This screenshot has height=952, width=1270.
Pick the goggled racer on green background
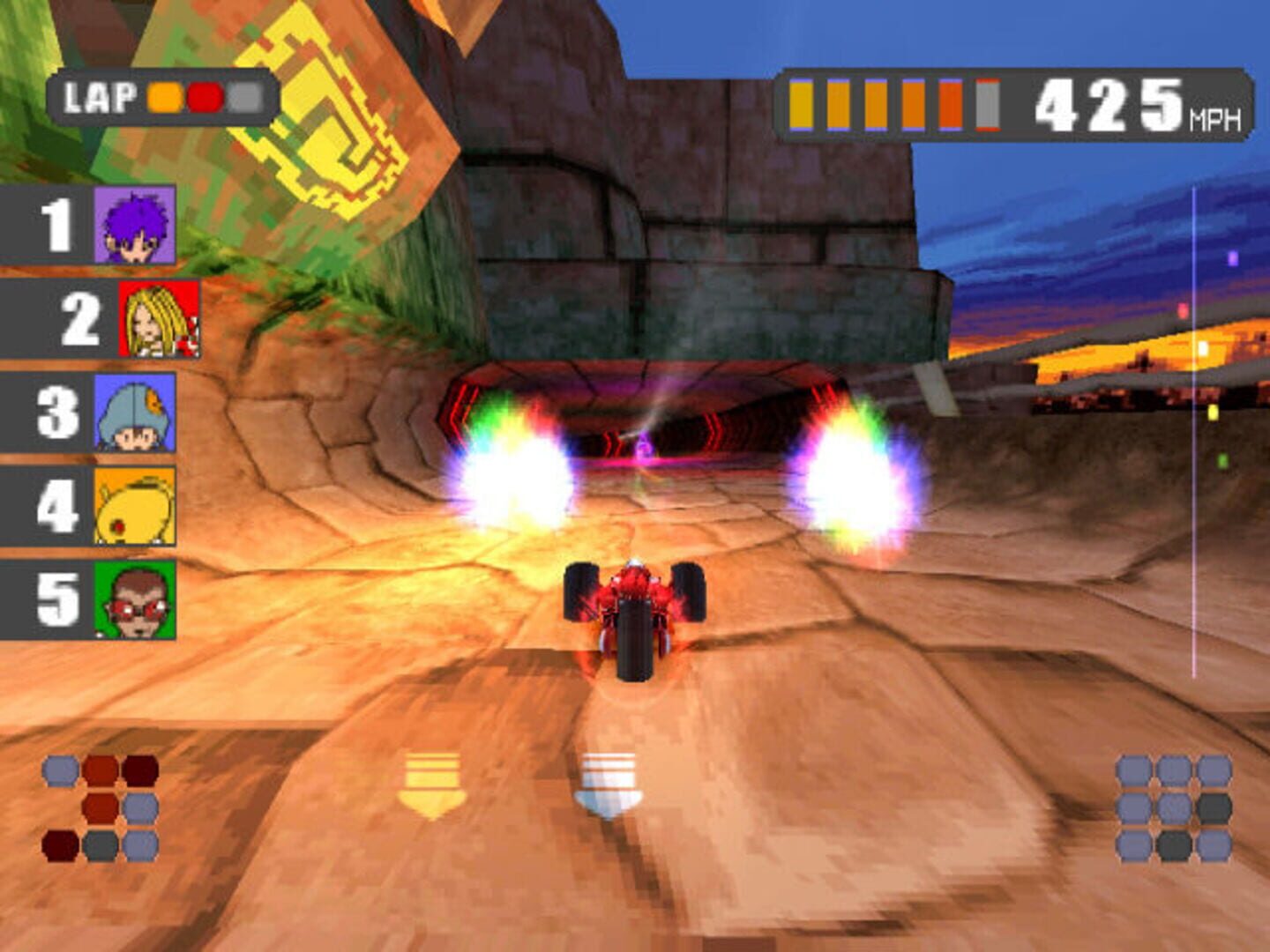click(135, 599)
